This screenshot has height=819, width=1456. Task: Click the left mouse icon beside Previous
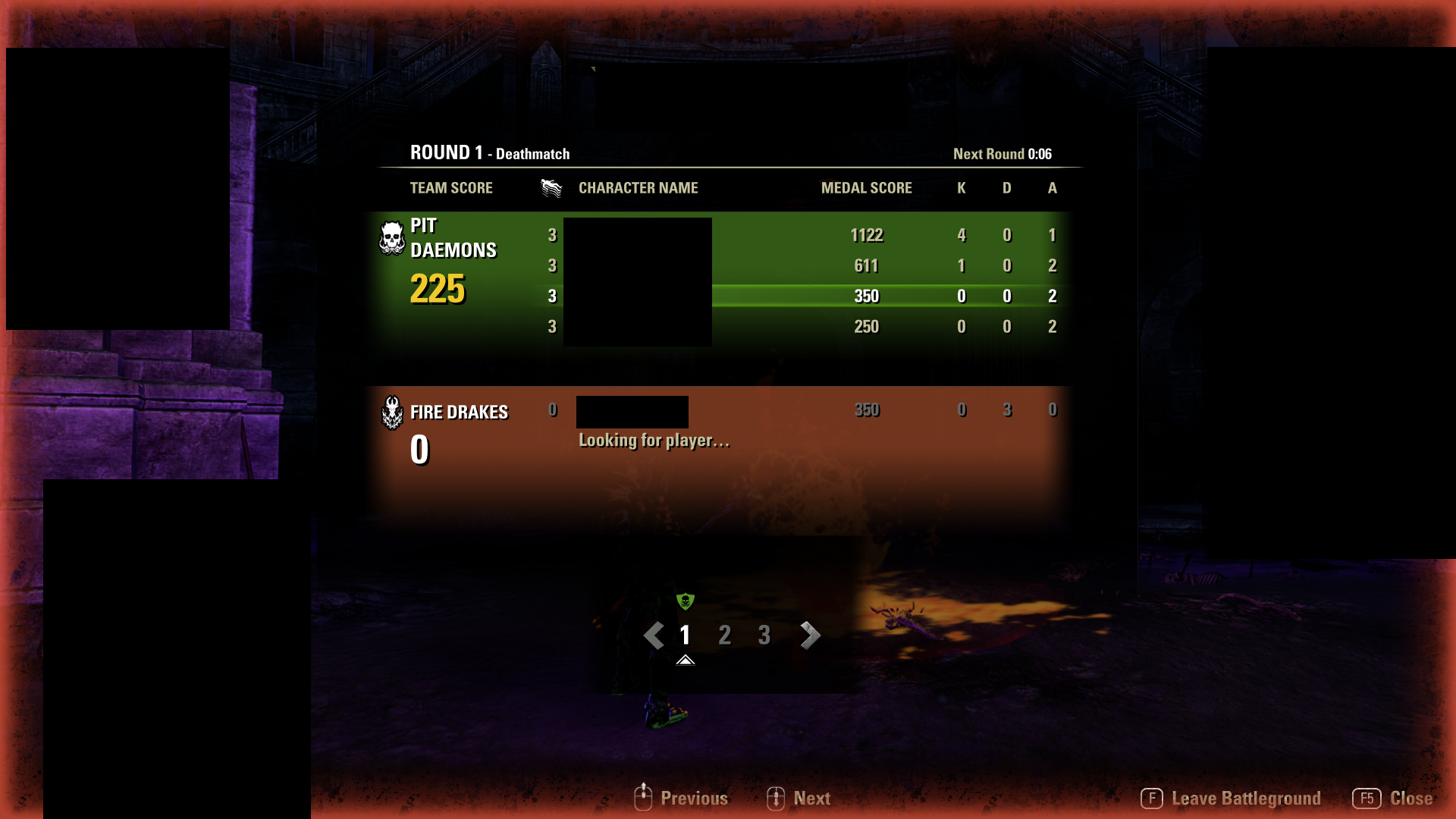[x=643, y=798]
